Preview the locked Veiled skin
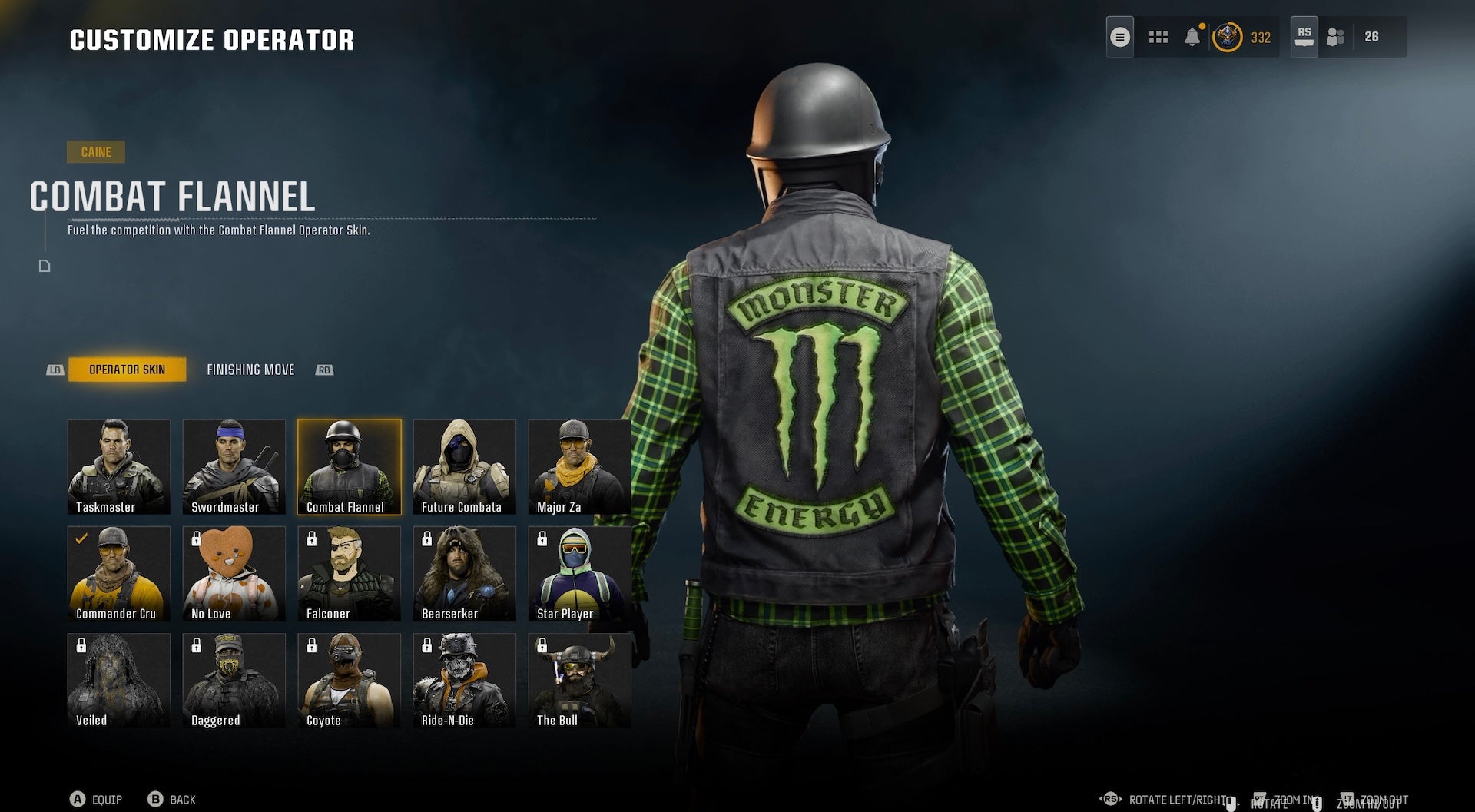The width and height of the screenshot is (1475, 812). point(119,680)
